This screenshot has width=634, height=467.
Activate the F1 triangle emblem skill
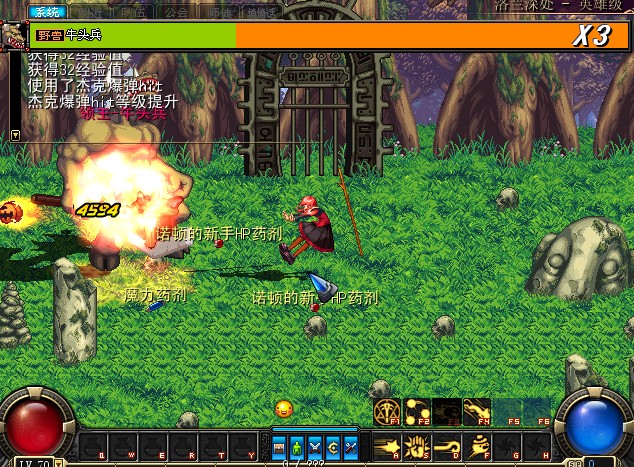(x=387, y=410)
